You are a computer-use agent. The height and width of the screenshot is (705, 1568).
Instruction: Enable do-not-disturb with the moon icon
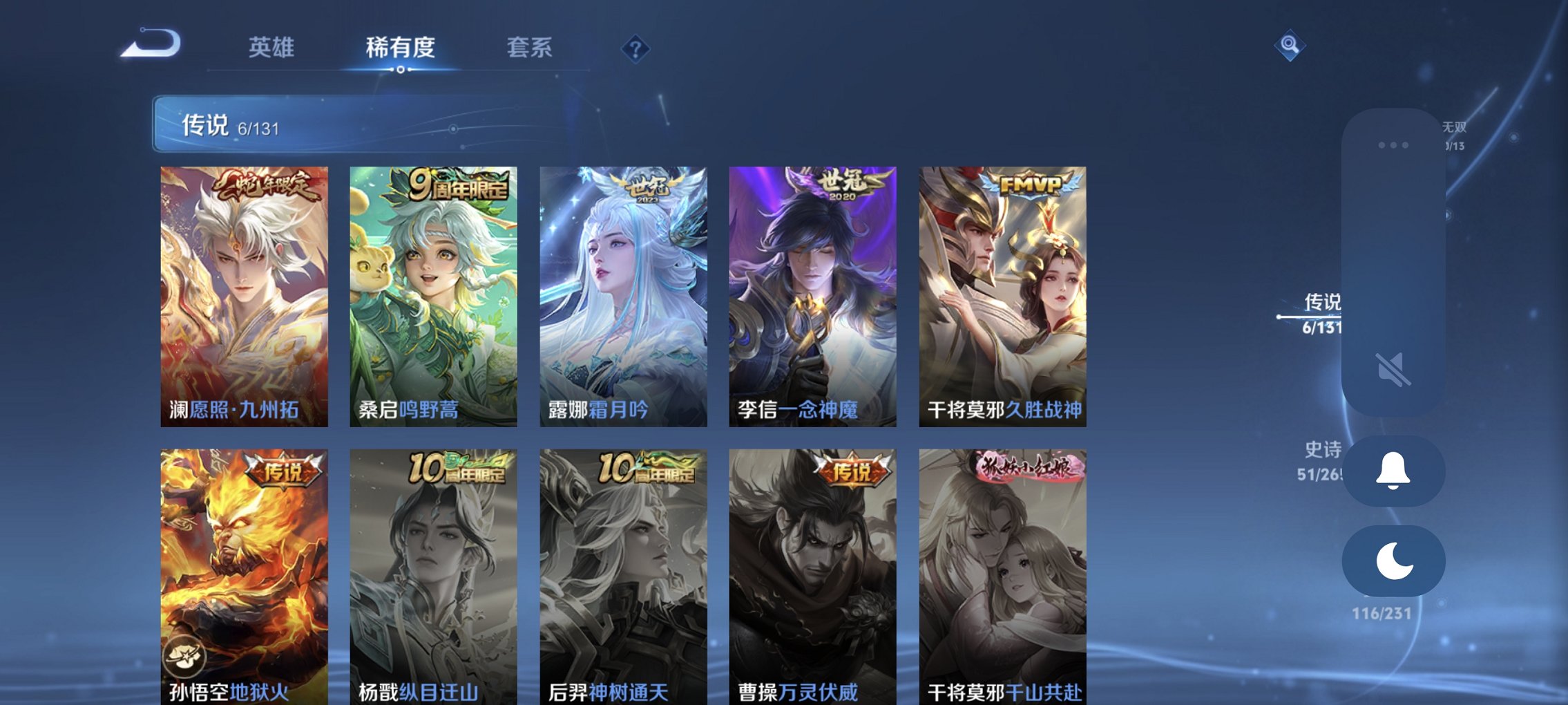coord(1393,561)
